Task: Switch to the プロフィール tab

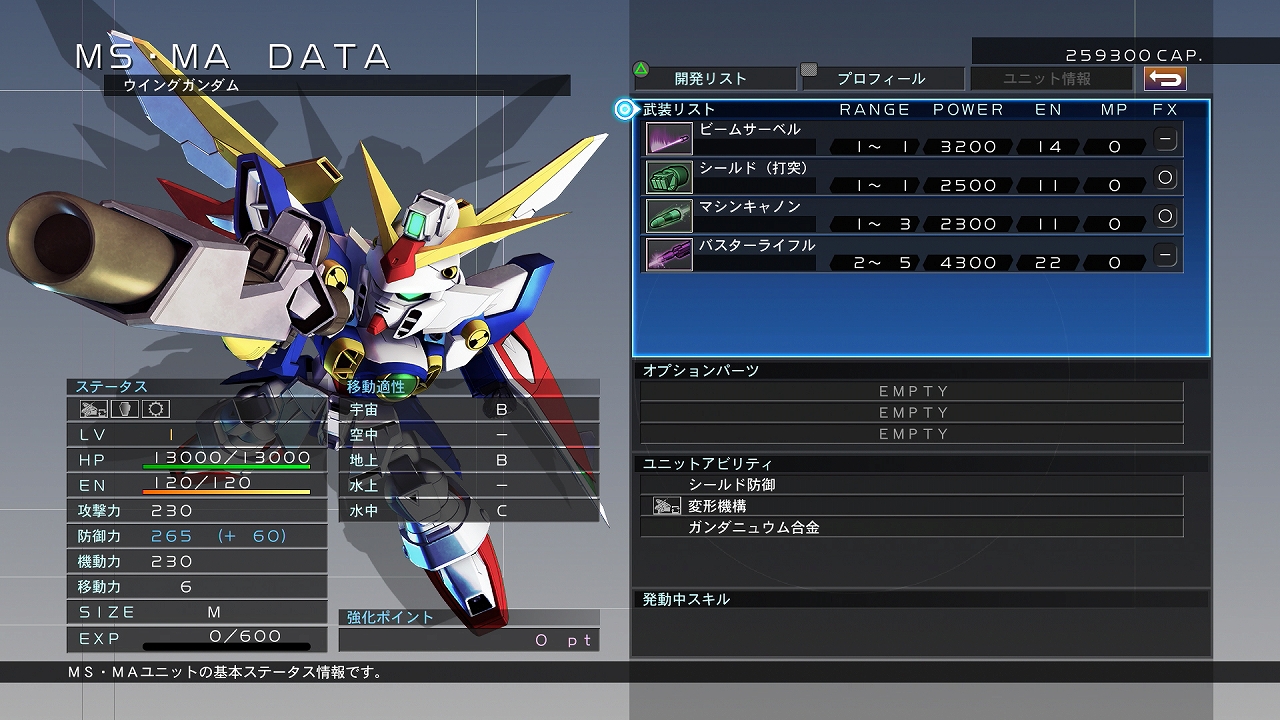Action: click(884, 78)
